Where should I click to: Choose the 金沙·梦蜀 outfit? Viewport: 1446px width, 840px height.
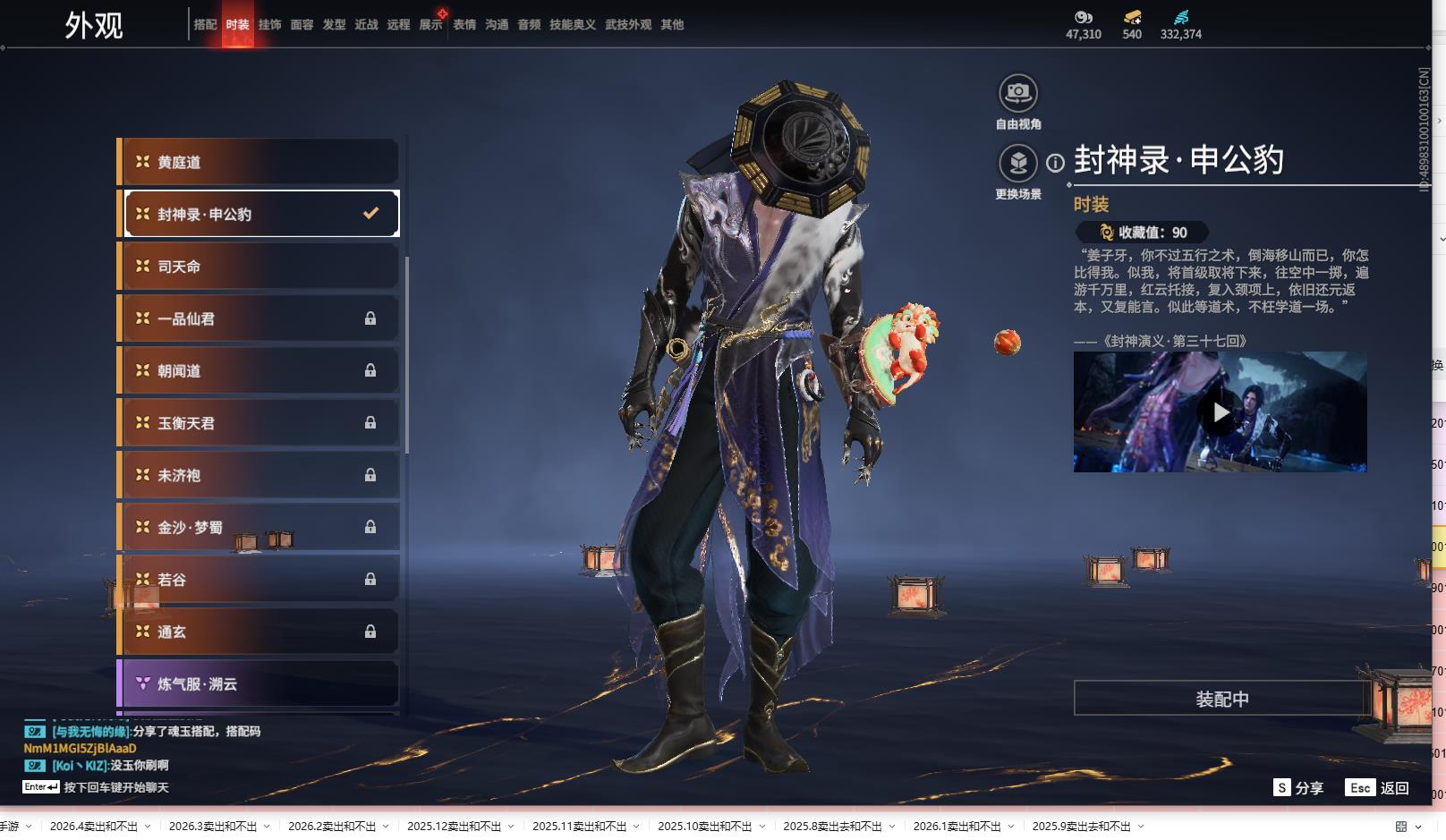click(x=259, y=528)
